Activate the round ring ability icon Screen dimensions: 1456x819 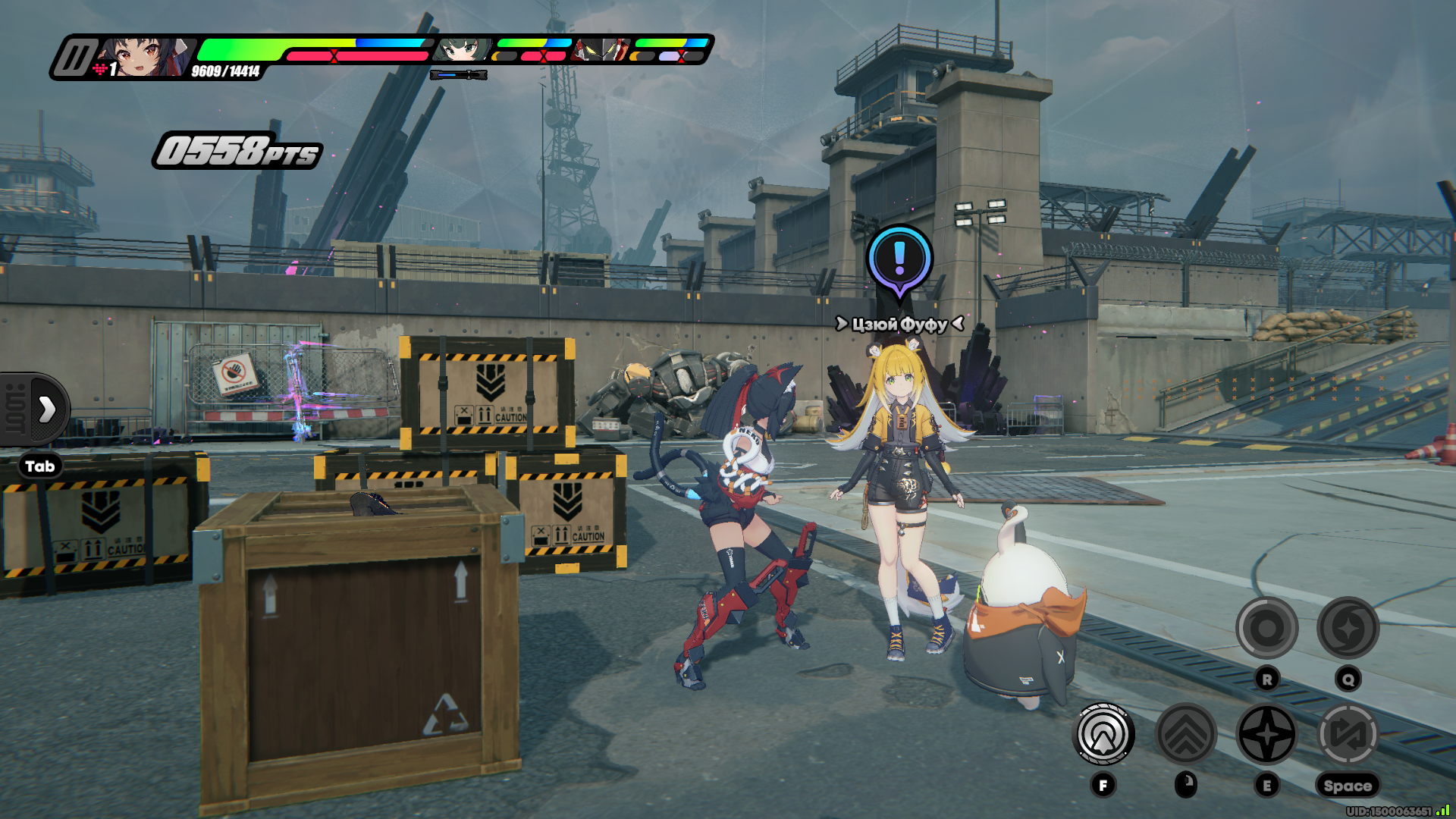pos(1266,628)
